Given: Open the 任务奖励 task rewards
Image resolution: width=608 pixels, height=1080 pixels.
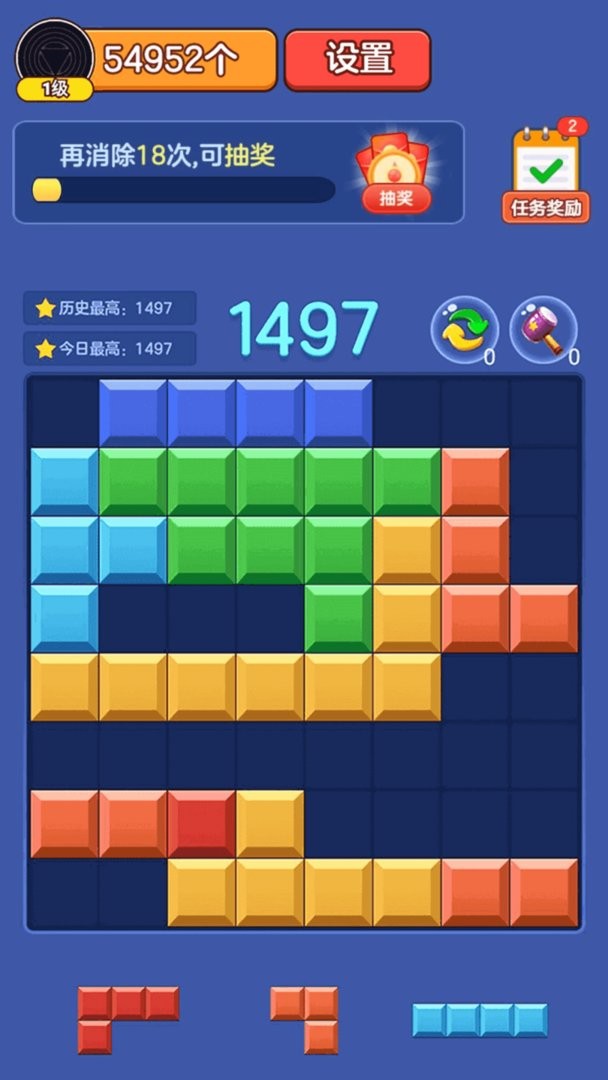Looking at the screenshot, I should click(x=545, y=176).
